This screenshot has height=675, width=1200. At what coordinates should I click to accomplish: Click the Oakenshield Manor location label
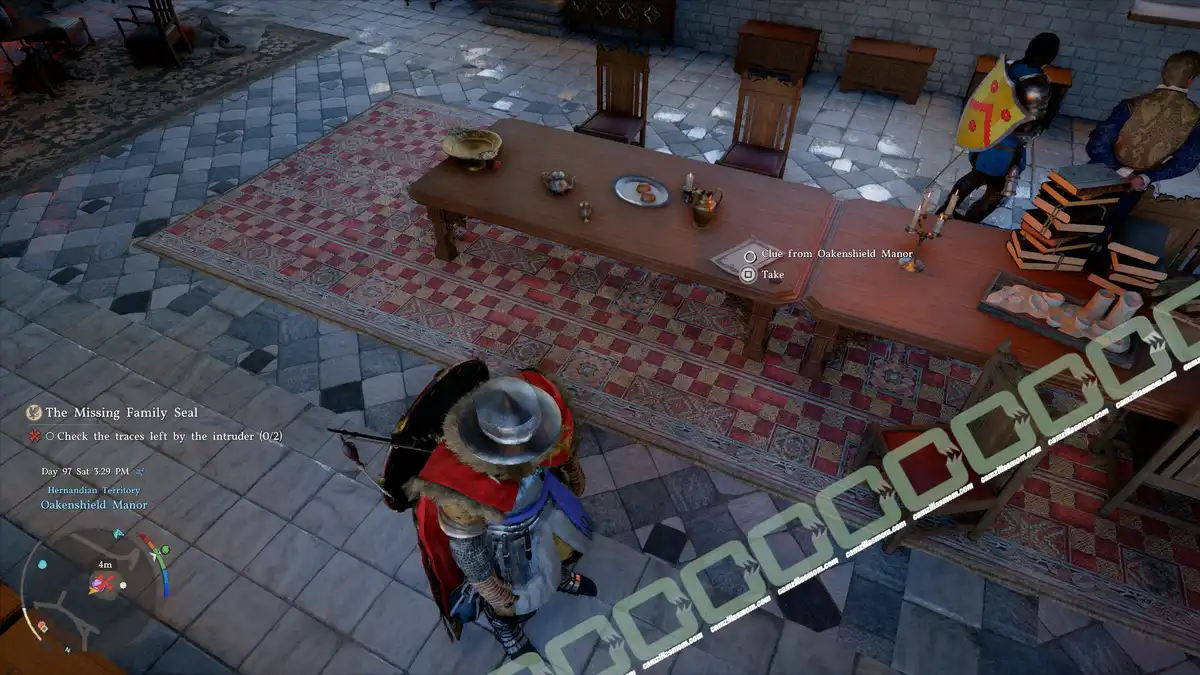tap(93, 505)
